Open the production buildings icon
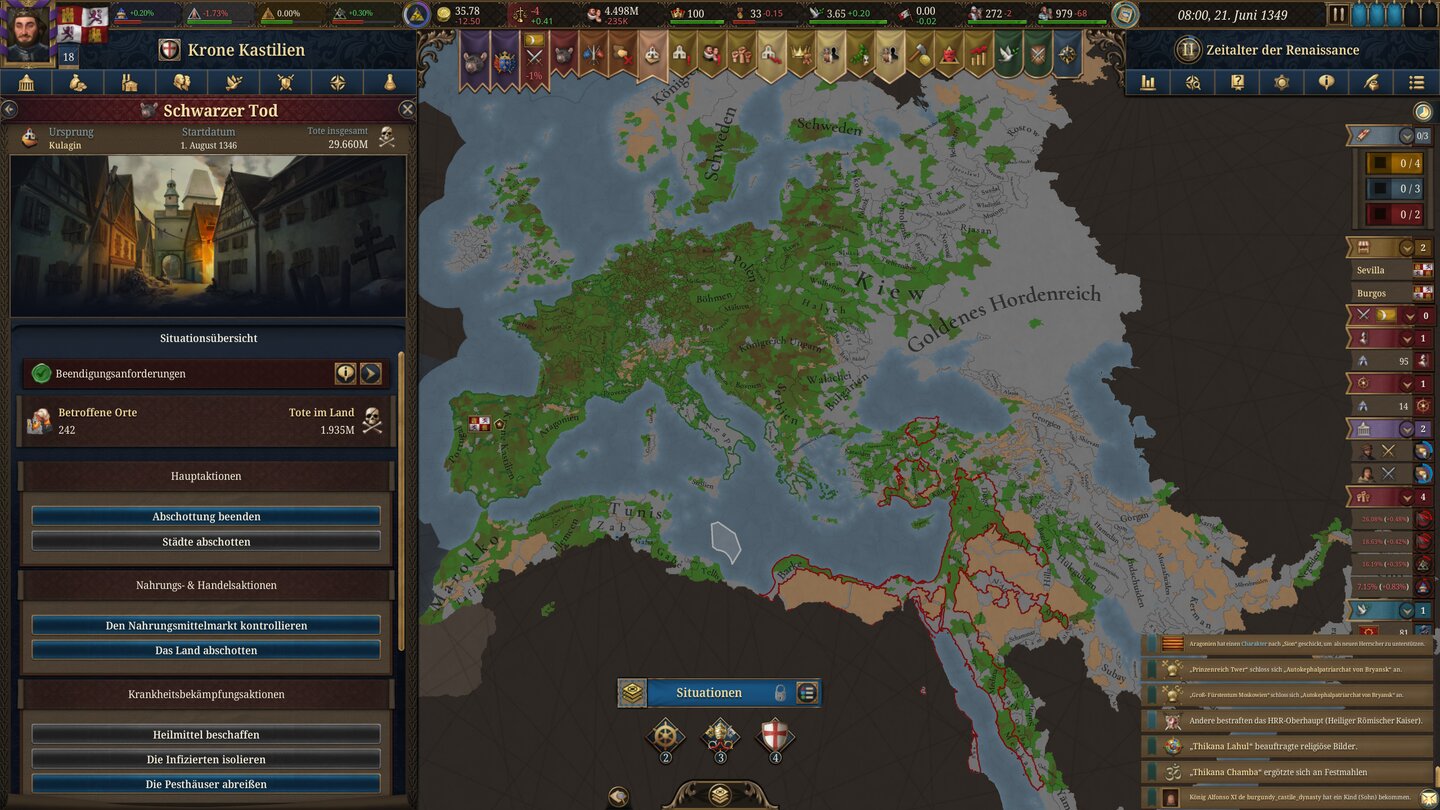 130,85
